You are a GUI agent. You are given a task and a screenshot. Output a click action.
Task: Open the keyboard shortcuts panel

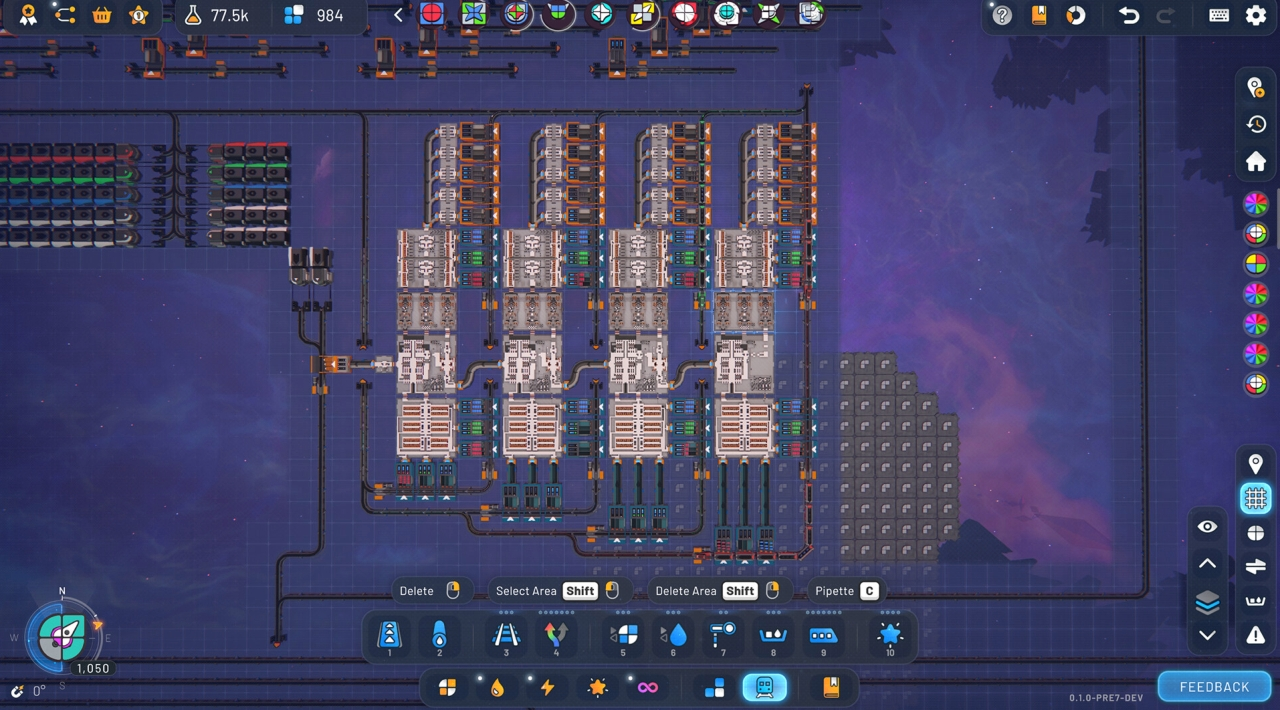[x=1219, y=15]
